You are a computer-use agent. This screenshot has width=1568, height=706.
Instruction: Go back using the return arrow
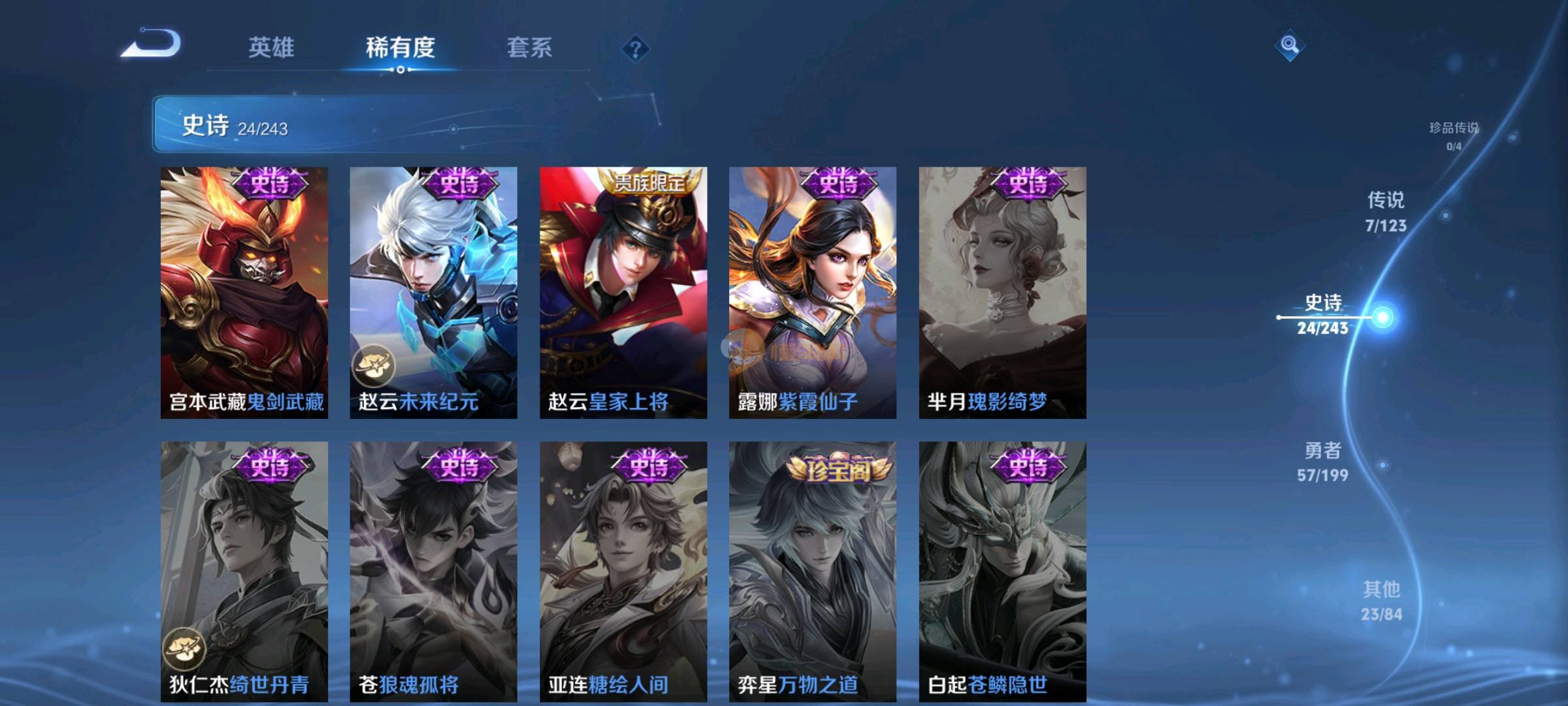tap(152, 44)
